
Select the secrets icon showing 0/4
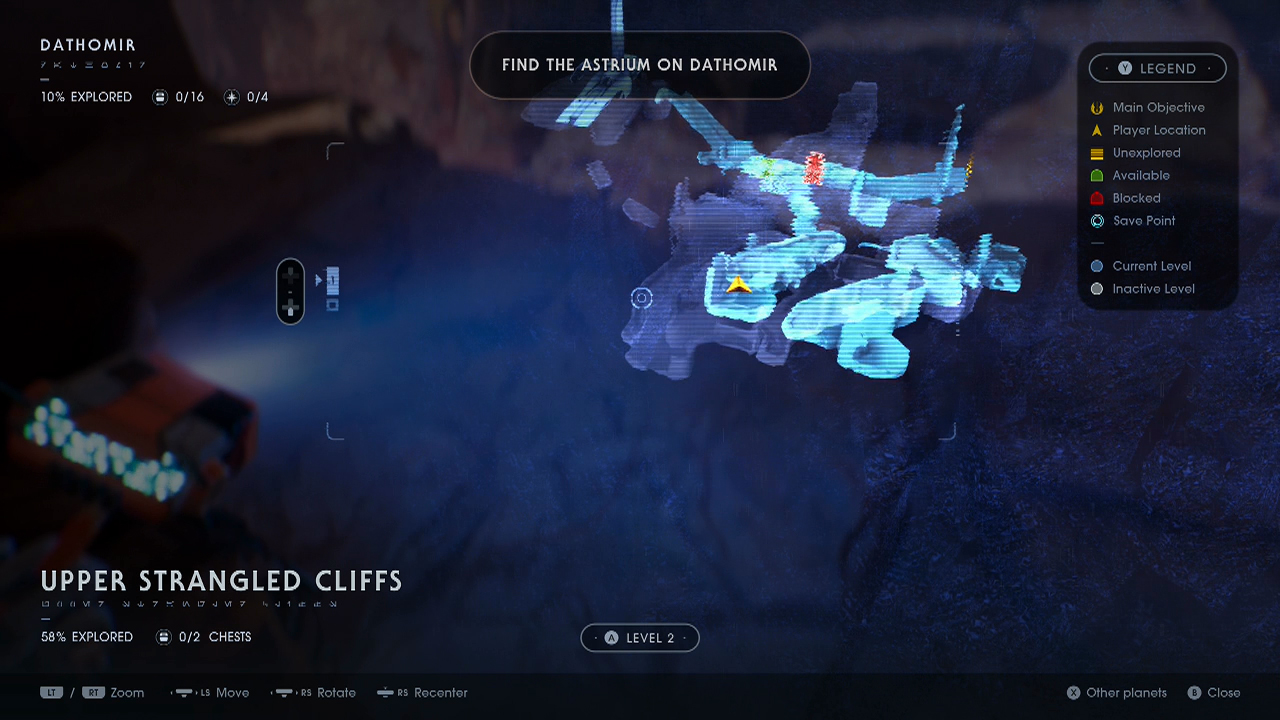231,96
